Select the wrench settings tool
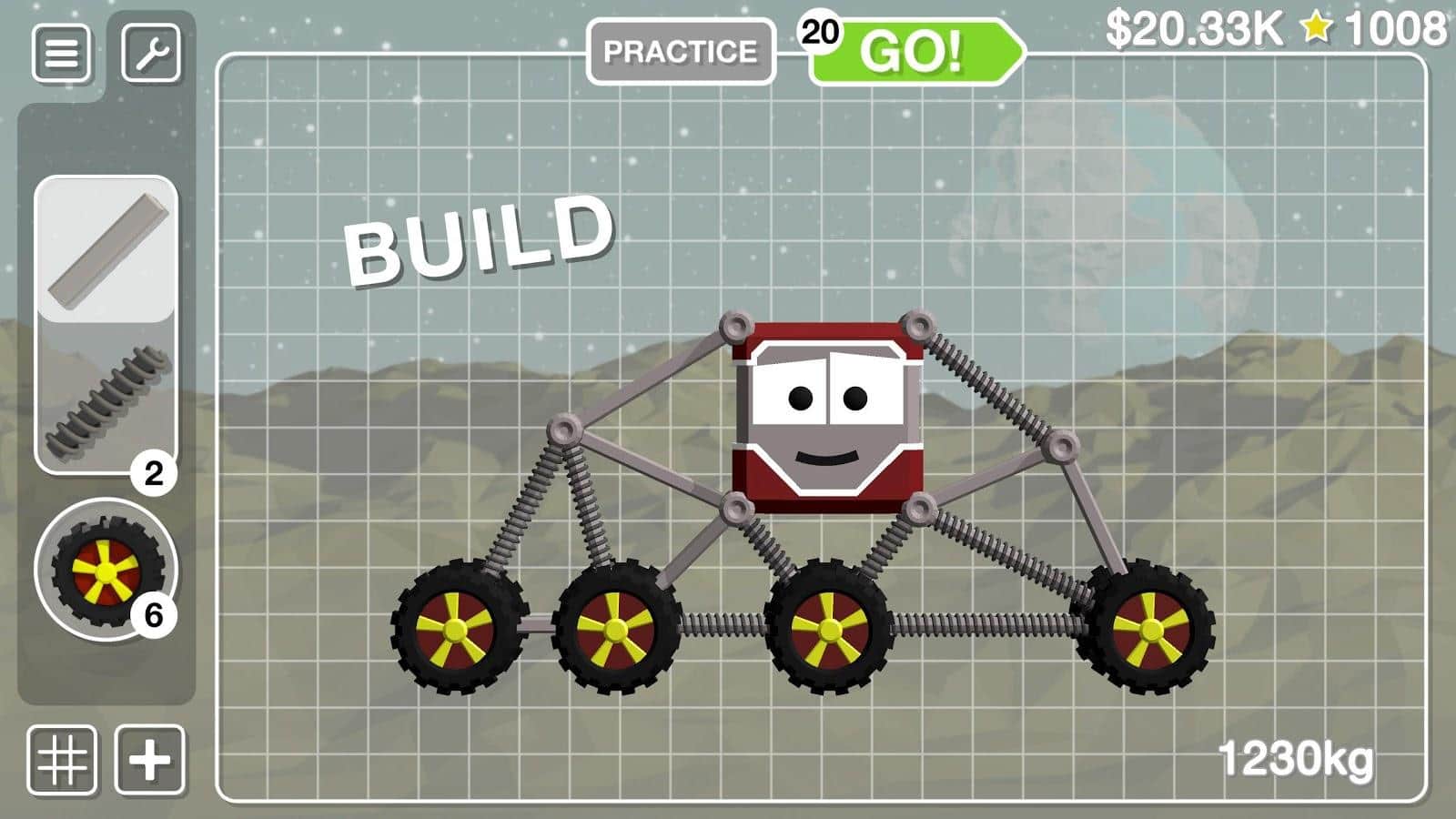1456x819 pixels. click(x=152, y=52)
